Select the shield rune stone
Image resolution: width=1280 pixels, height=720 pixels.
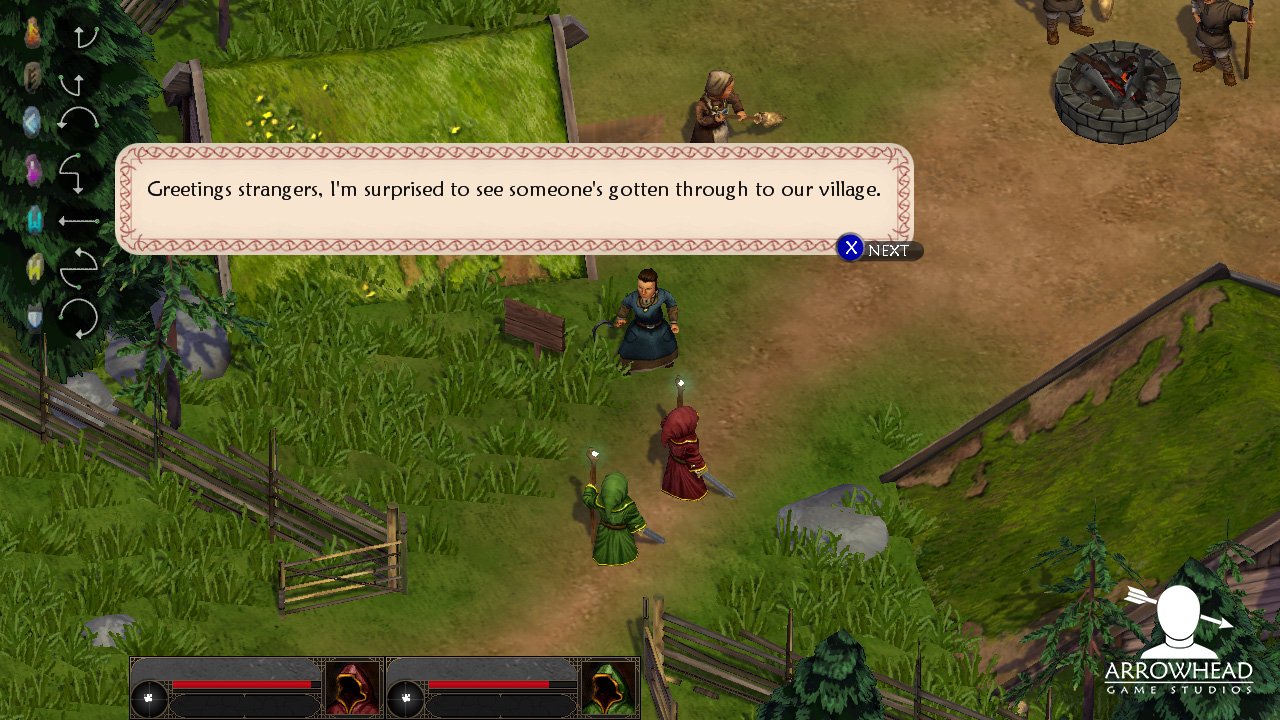(x=35, y=317)
